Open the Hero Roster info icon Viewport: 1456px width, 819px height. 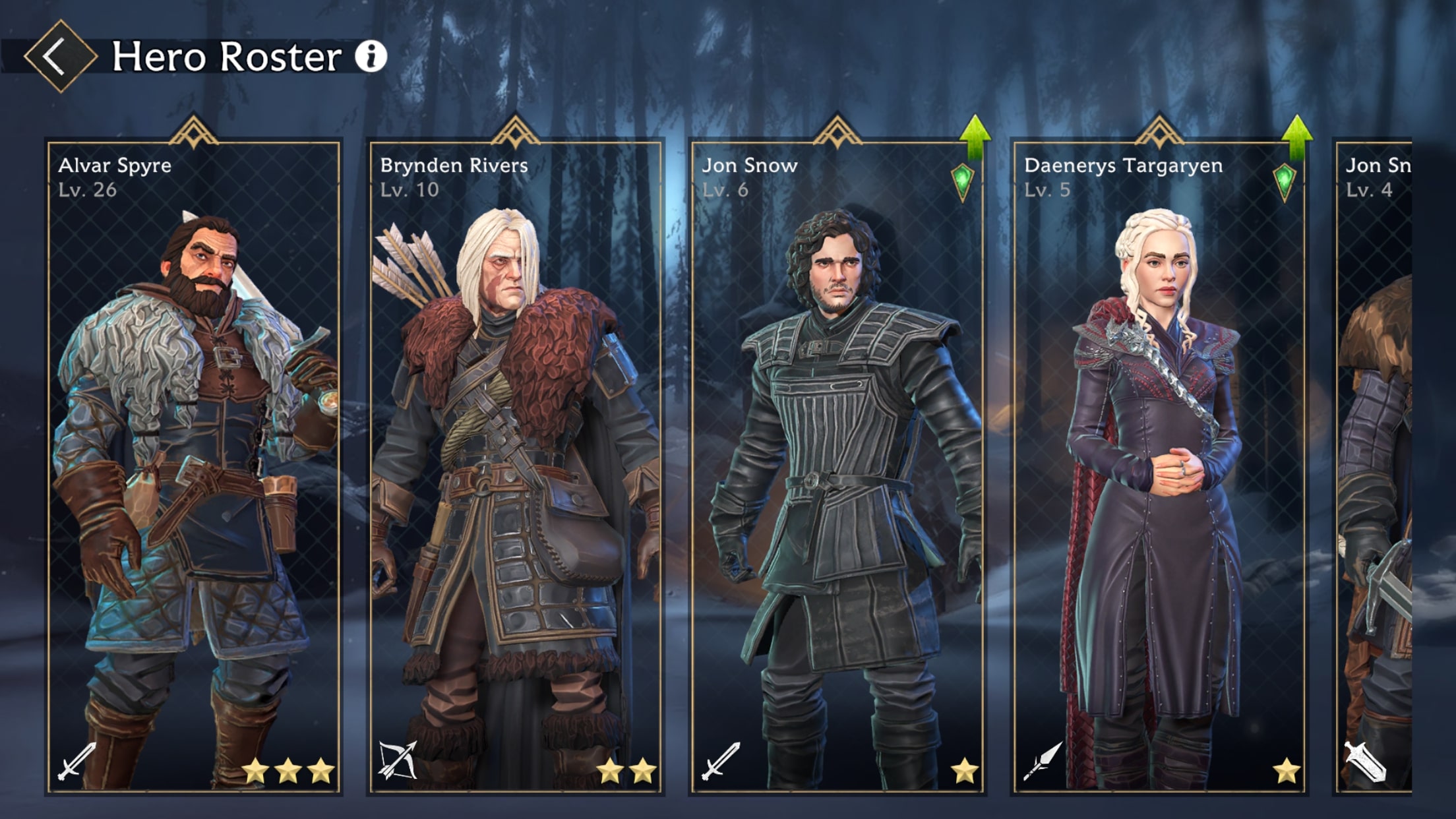(x=371, y=56)
